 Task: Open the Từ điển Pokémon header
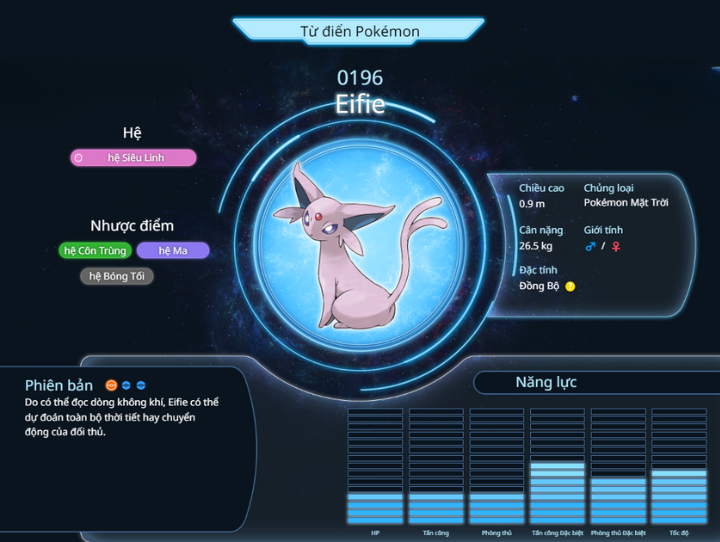(x=359, y=31)
